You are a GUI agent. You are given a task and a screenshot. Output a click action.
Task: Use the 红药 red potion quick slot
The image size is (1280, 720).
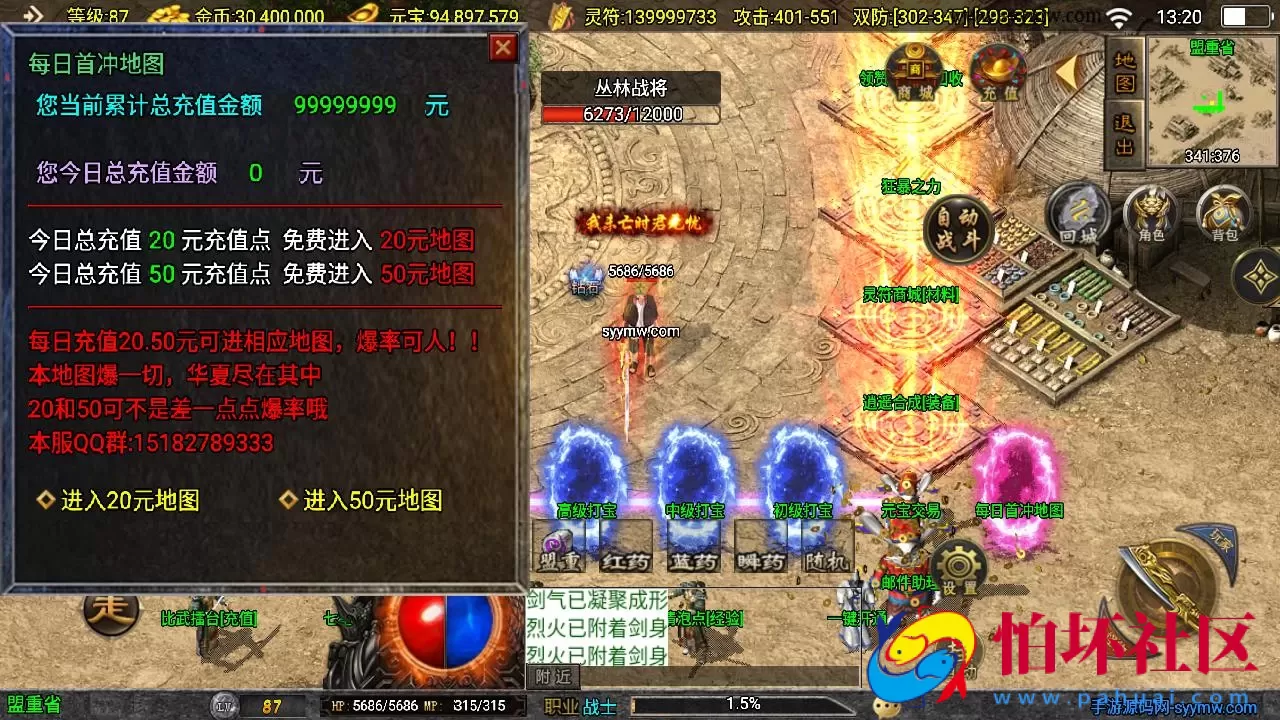click(627, 550)
